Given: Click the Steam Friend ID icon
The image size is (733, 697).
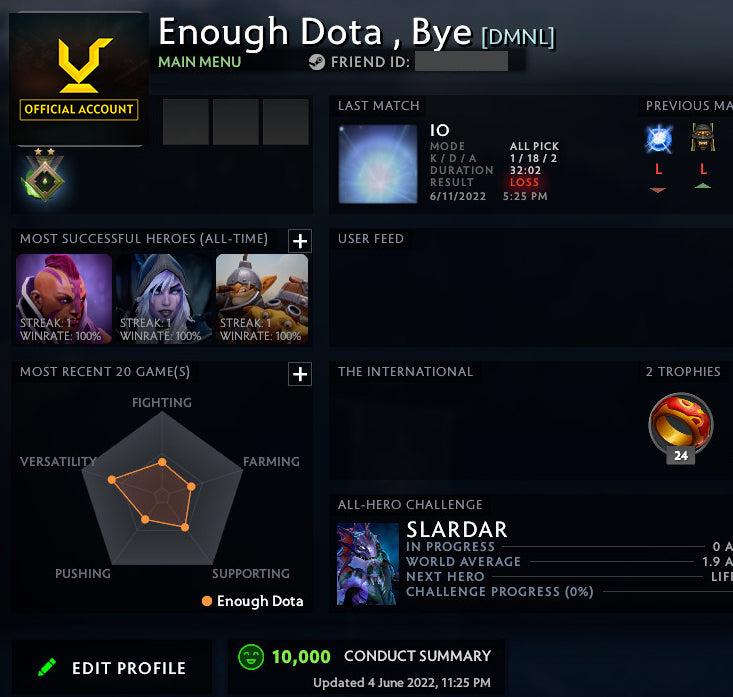Looking at the screenshot, I should pyautogui.click(x=317, y=62).
